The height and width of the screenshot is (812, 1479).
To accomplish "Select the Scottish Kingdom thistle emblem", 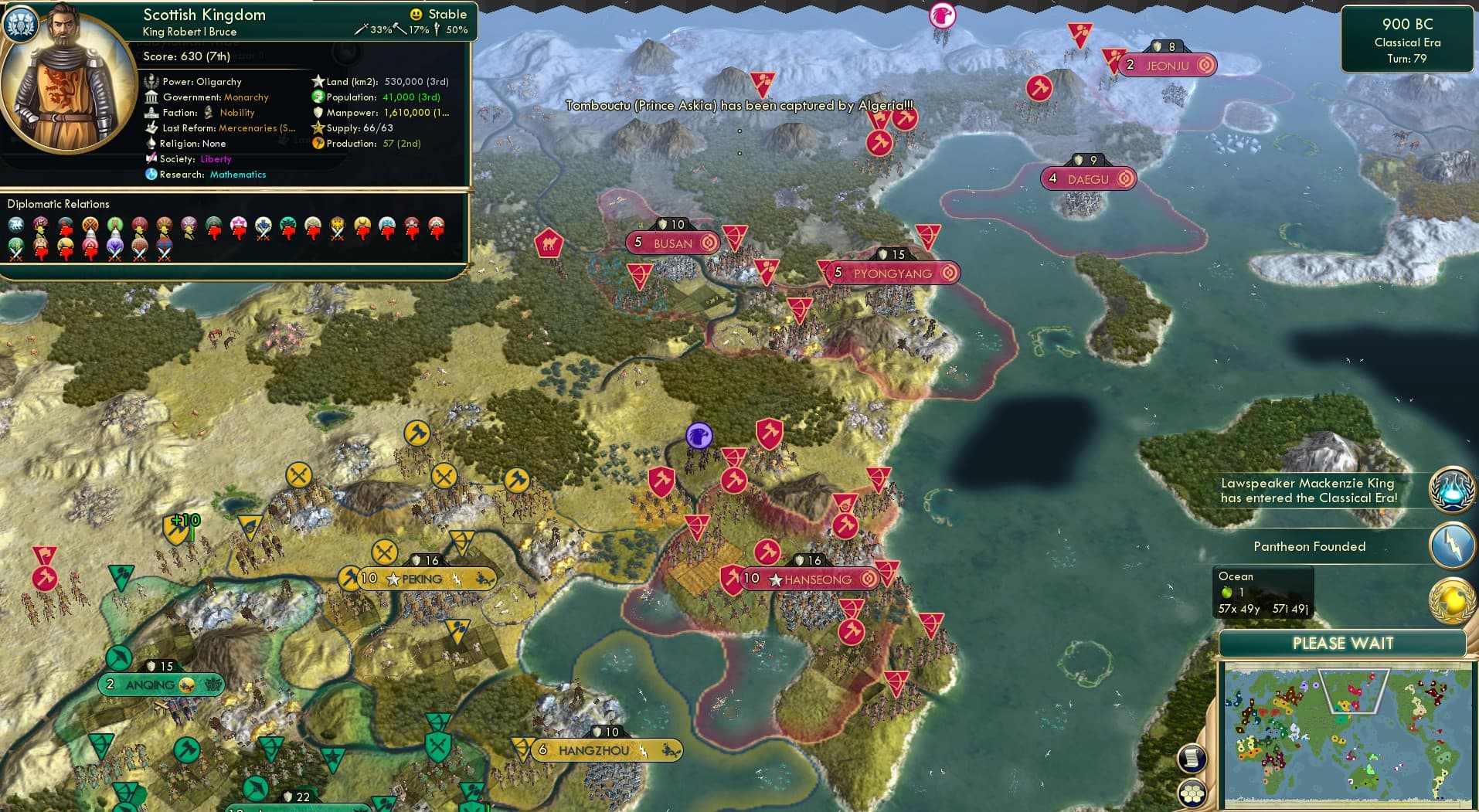I will pos(20,23).
